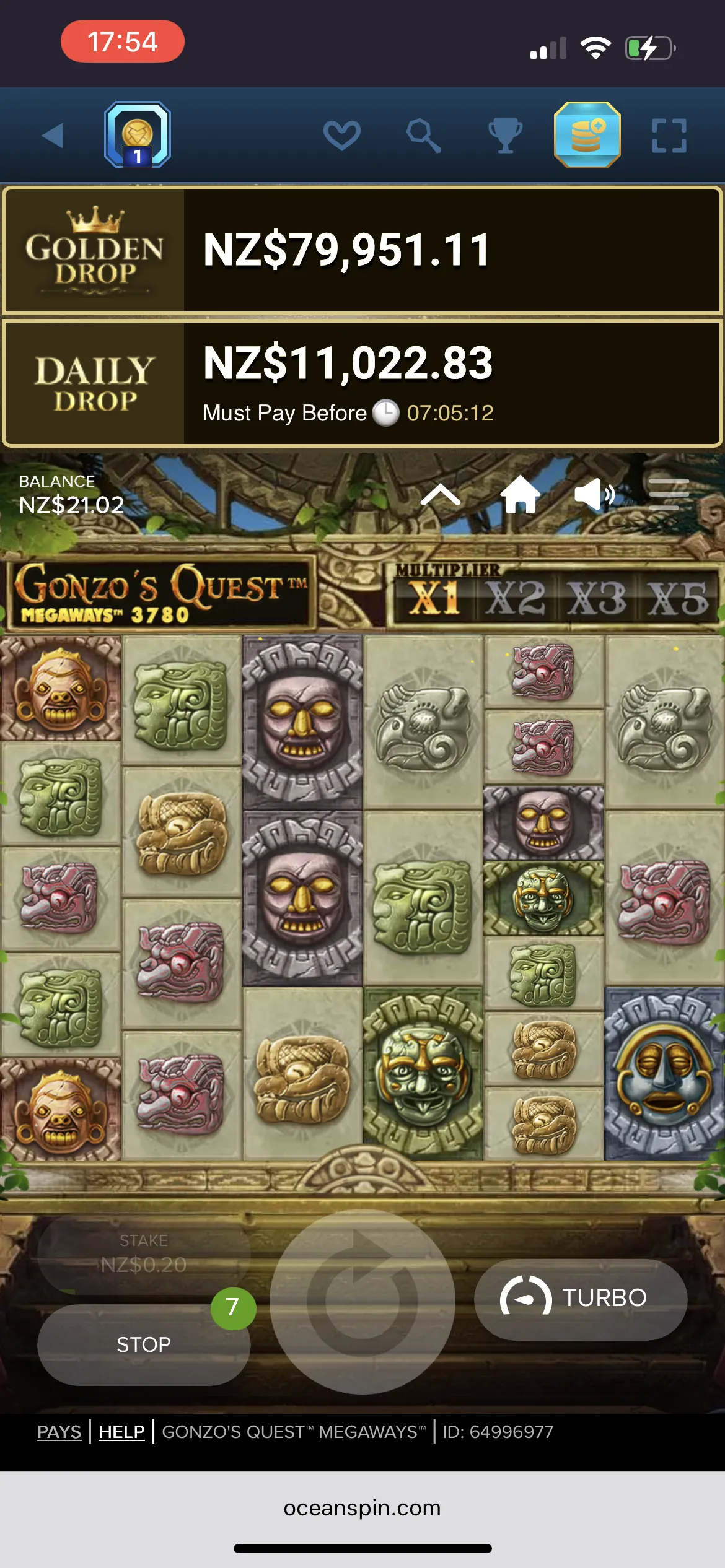
Task: Click the circular spin button
Action: (362, 1301)
